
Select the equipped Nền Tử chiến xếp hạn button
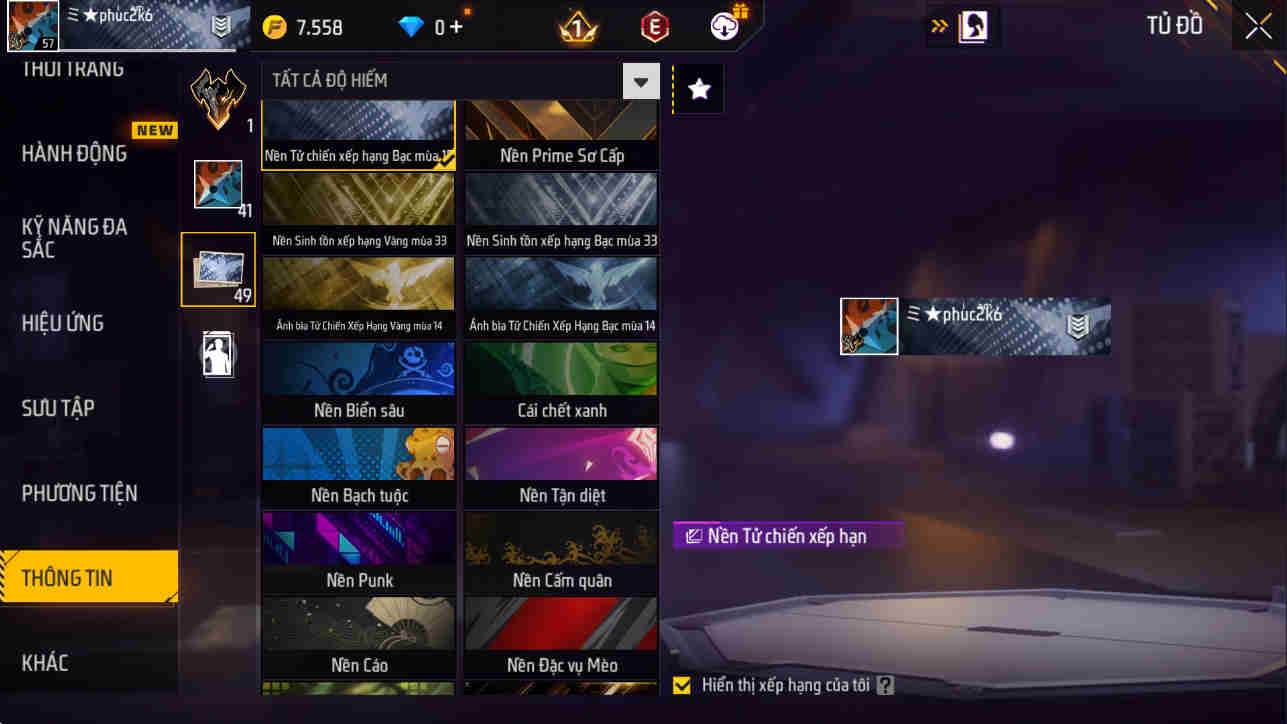coord(789,536)
